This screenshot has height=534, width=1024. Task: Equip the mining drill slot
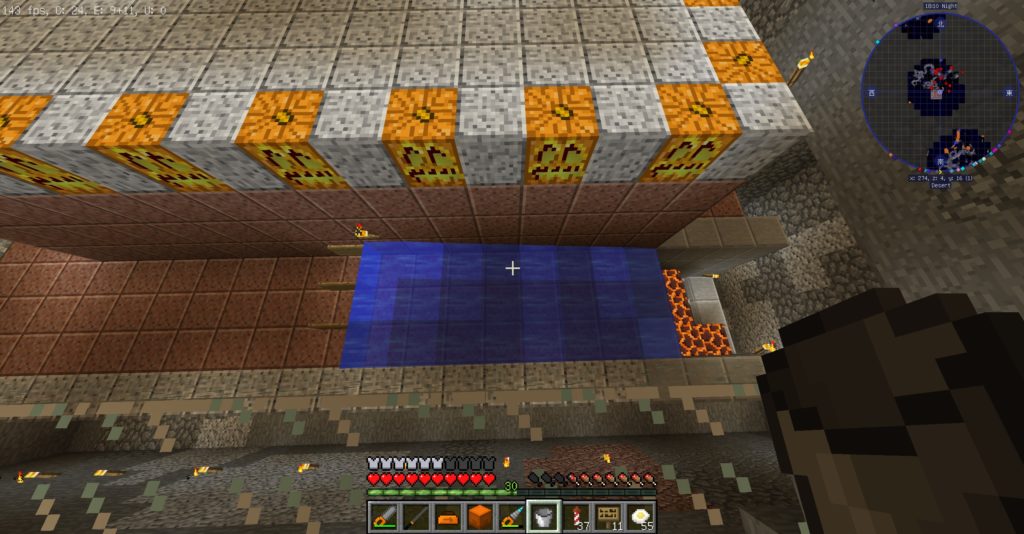(511, 516)
